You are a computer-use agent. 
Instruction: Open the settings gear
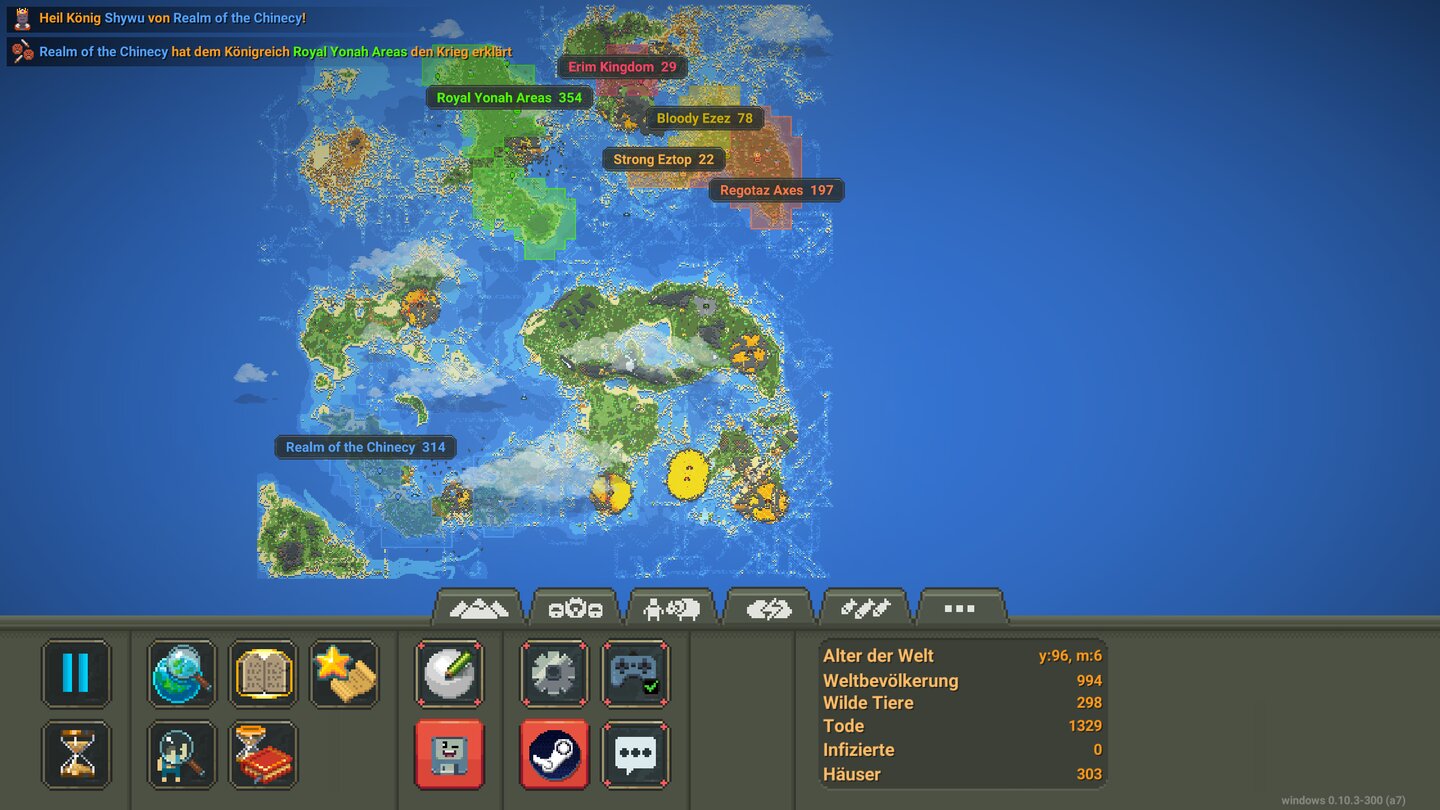tap(553, 674)
